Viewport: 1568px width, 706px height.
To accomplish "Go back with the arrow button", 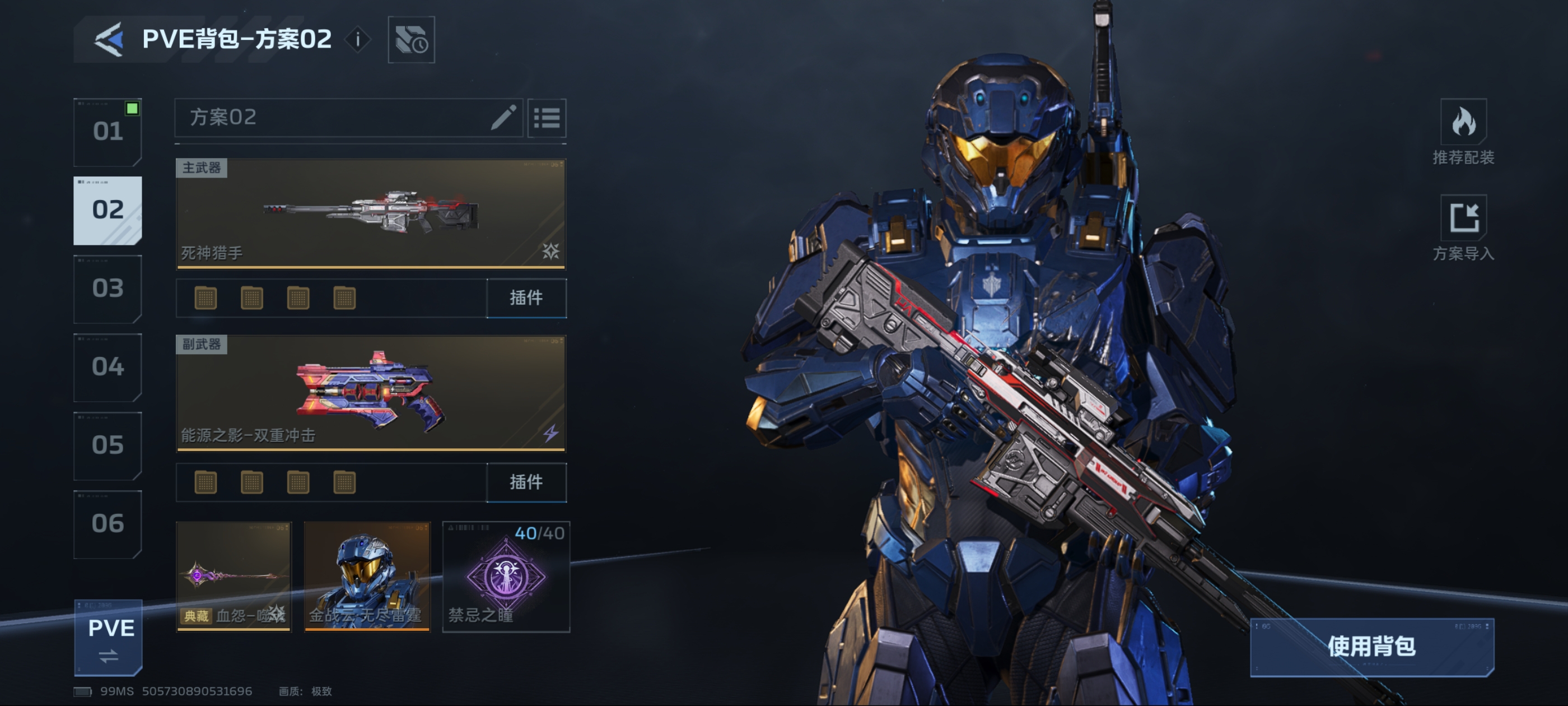I will click(x=109, y=40).
